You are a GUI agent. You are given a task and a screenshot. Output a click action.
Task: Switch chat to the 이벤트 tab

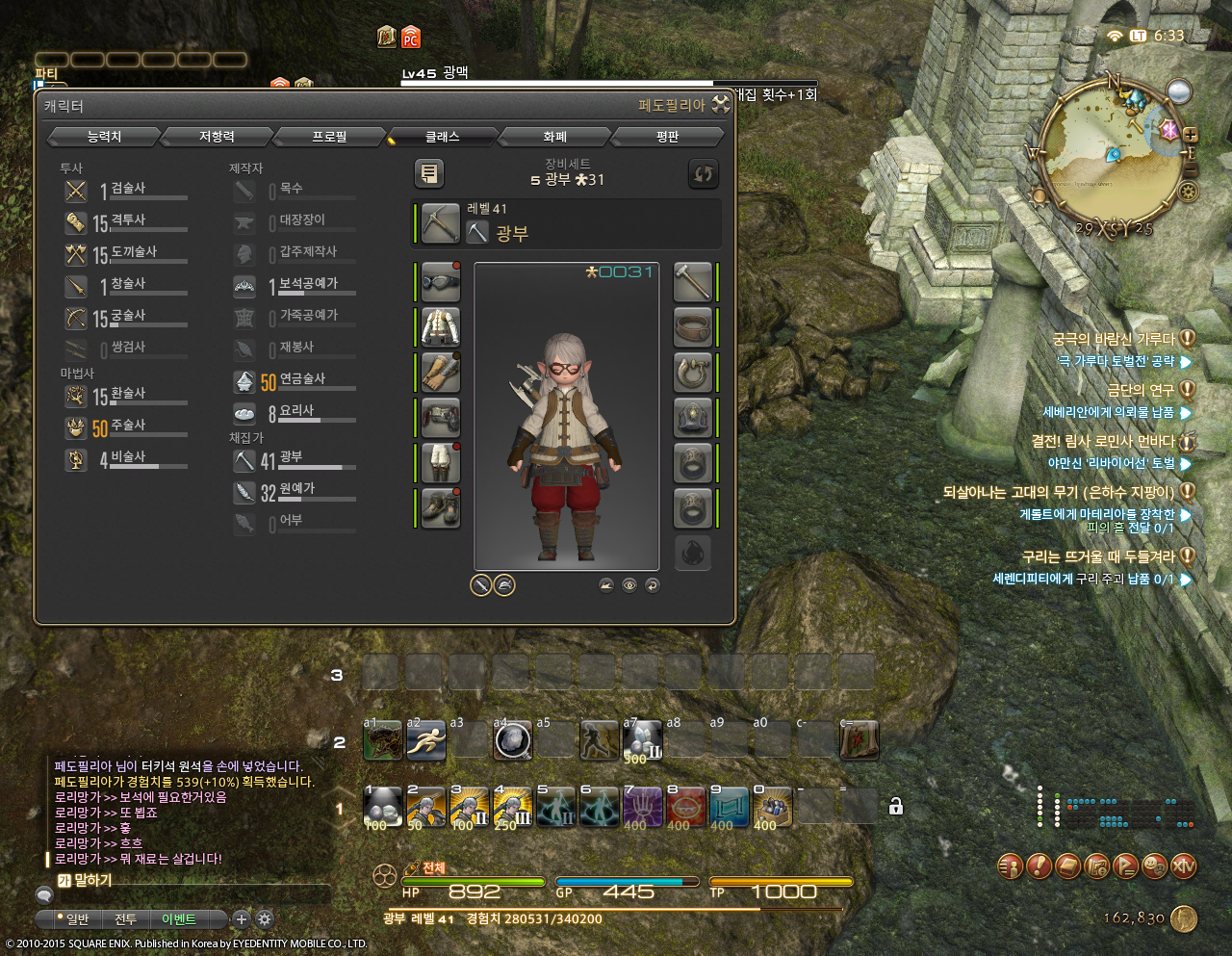click(179, 919)
